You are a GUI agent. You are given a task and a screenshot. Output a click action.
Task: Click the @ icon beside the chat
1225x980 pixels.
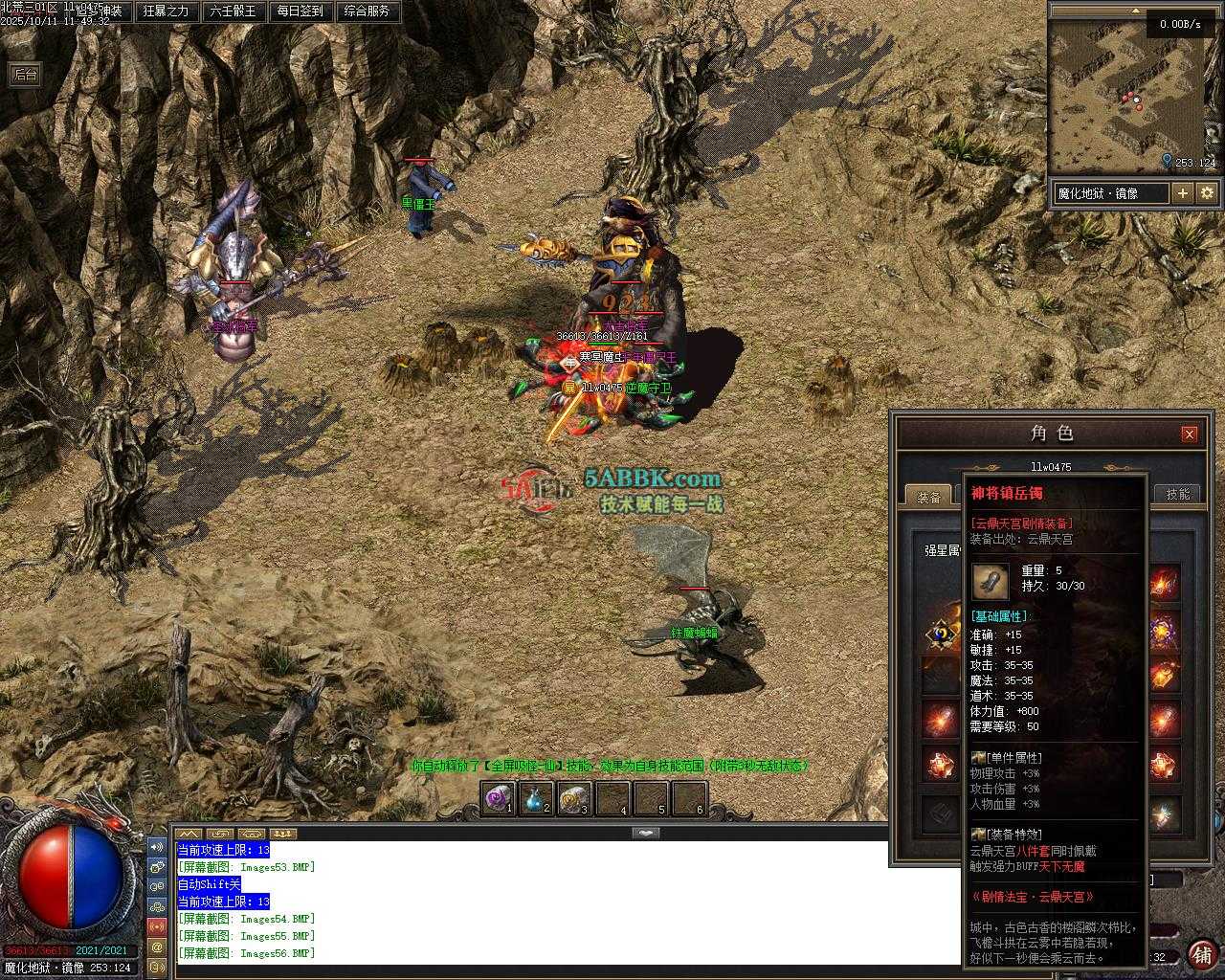pos(156,947)
